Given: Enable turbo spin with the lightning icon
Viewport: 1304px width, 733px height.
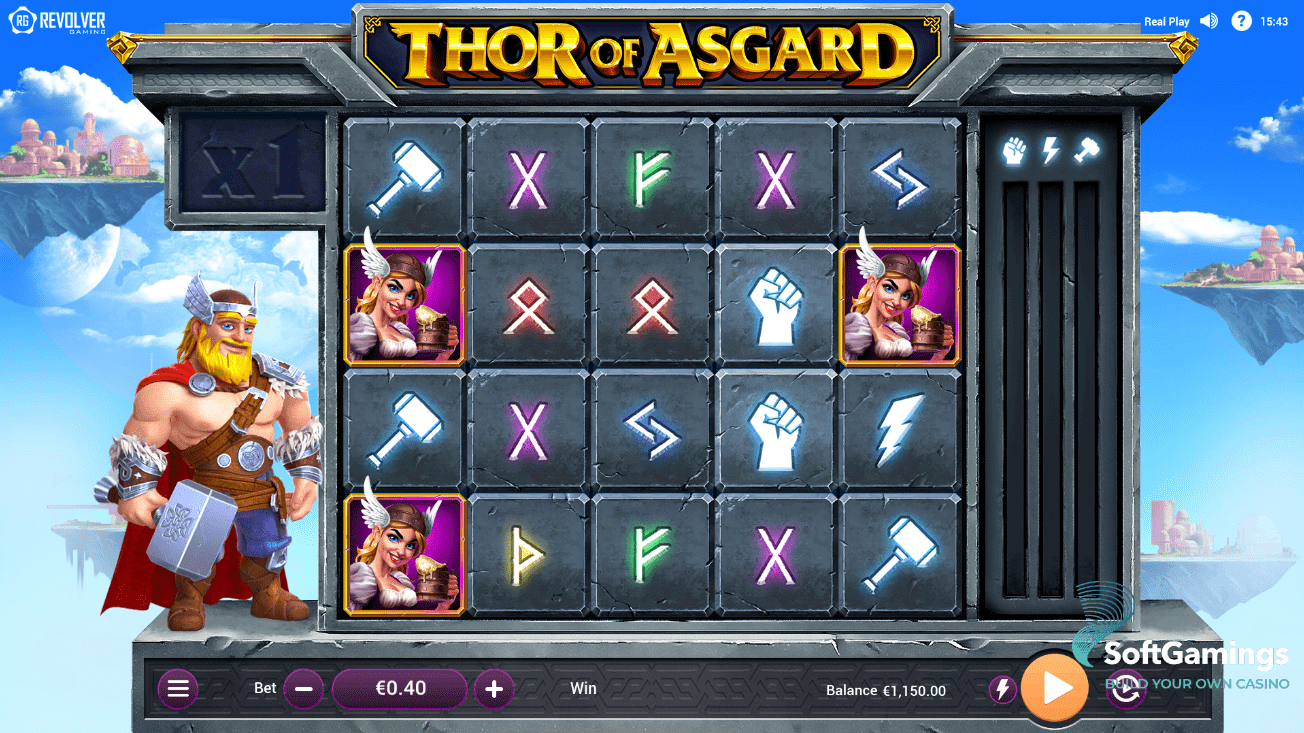Looking at the screenshot, I should pos(1002,688).
